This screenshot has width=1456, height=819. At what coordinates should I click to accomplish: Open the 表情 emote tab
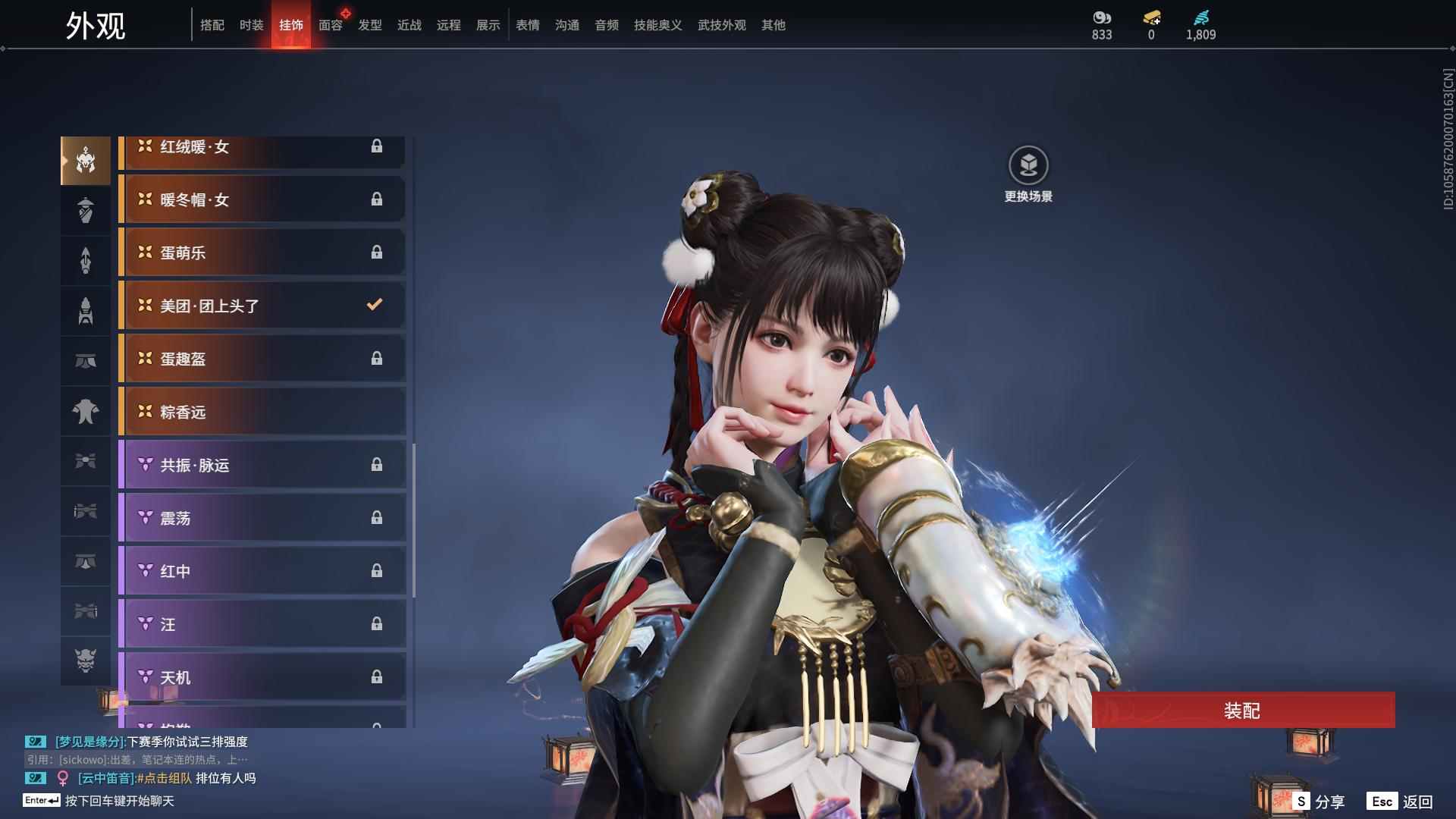[x=528, y=25]
